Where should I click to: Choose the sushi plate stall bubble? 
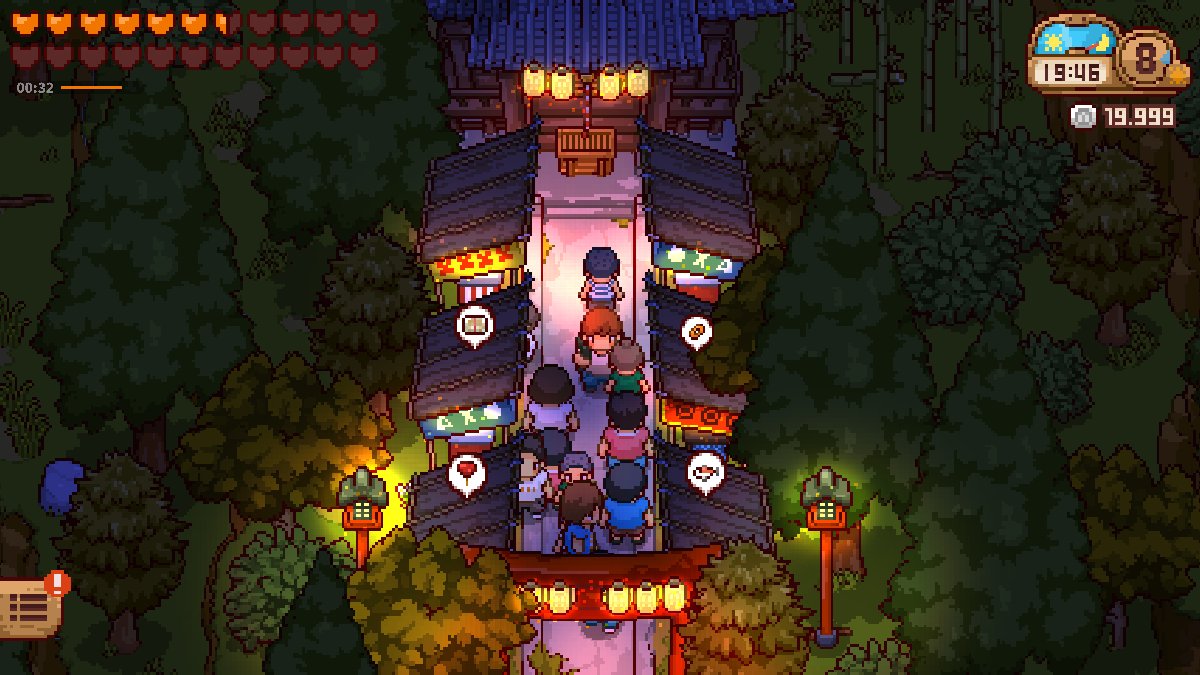click(704, 471)
